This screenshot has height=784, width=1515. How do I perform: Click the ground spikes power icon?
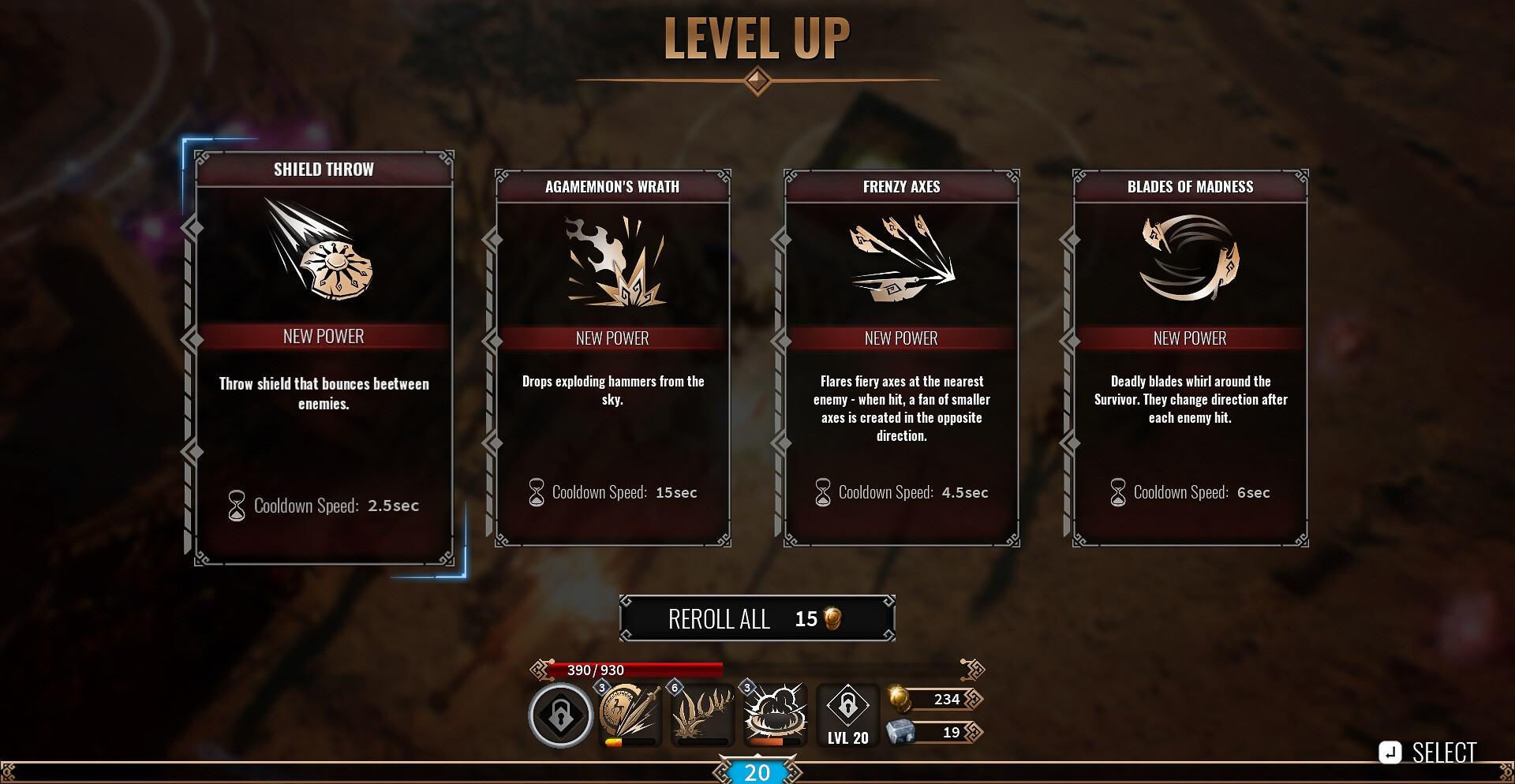[702, 714]
